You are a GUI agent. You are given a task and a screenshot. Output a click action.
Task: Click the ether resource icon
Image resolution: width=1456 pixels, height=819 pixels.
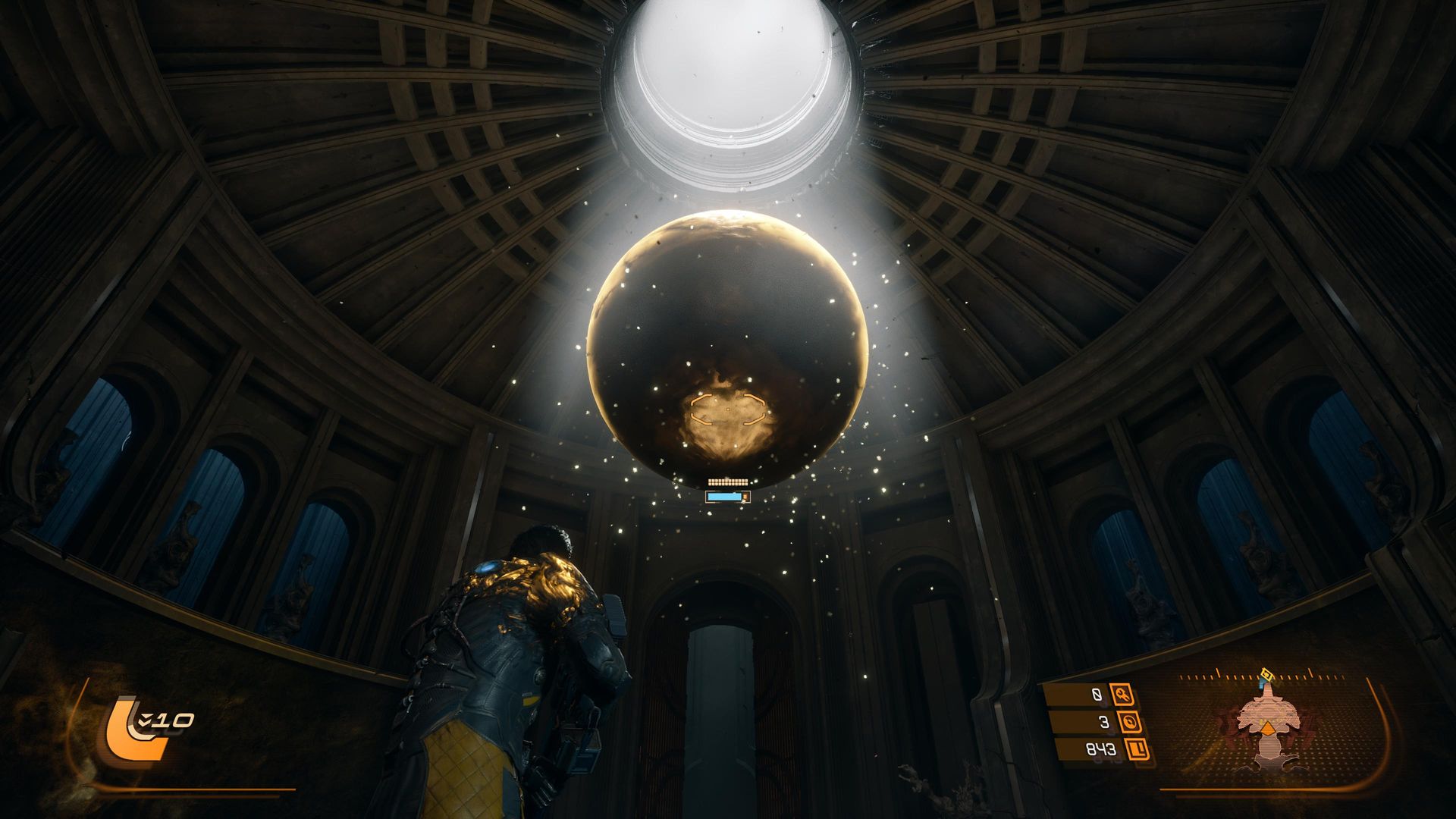point(1130,721)
